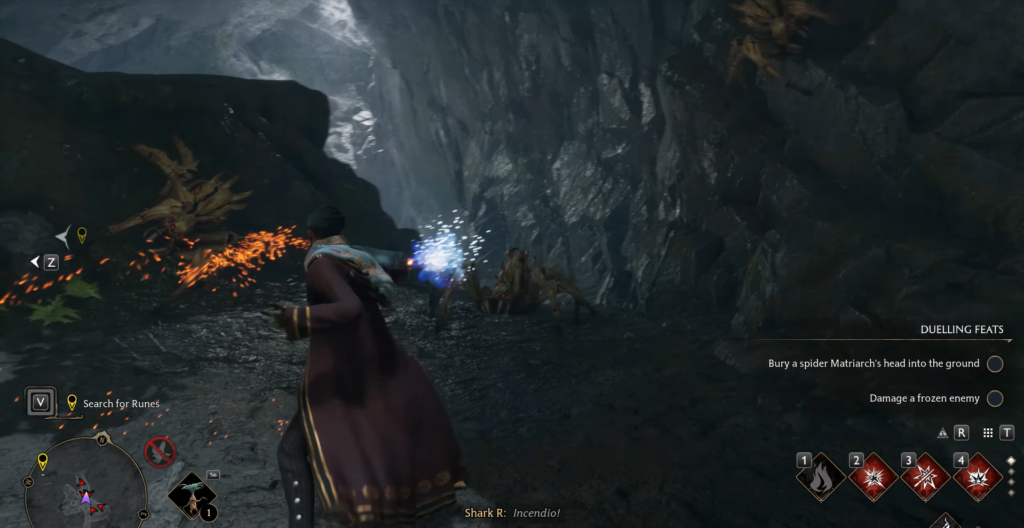Cast the red spell in slot 2
The image size is (1024, 528).
[x=873, y=478]
